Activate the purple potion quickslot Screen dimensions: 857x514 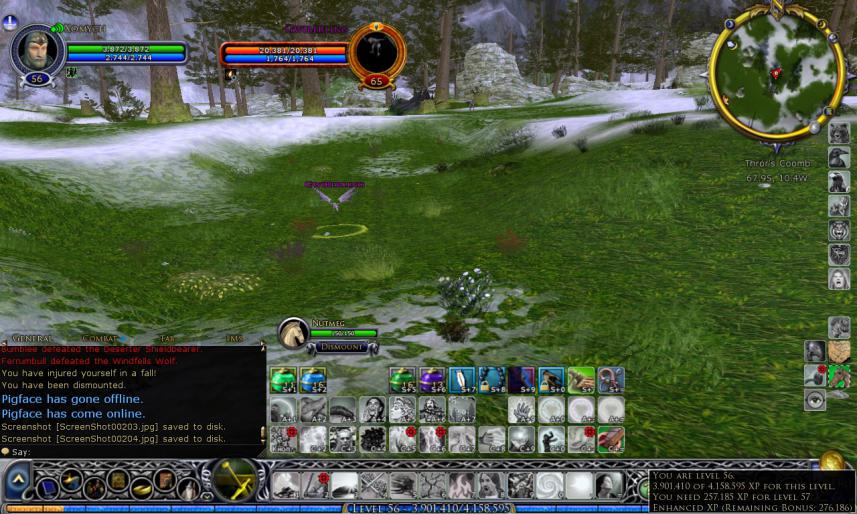[x=433, y=380]
